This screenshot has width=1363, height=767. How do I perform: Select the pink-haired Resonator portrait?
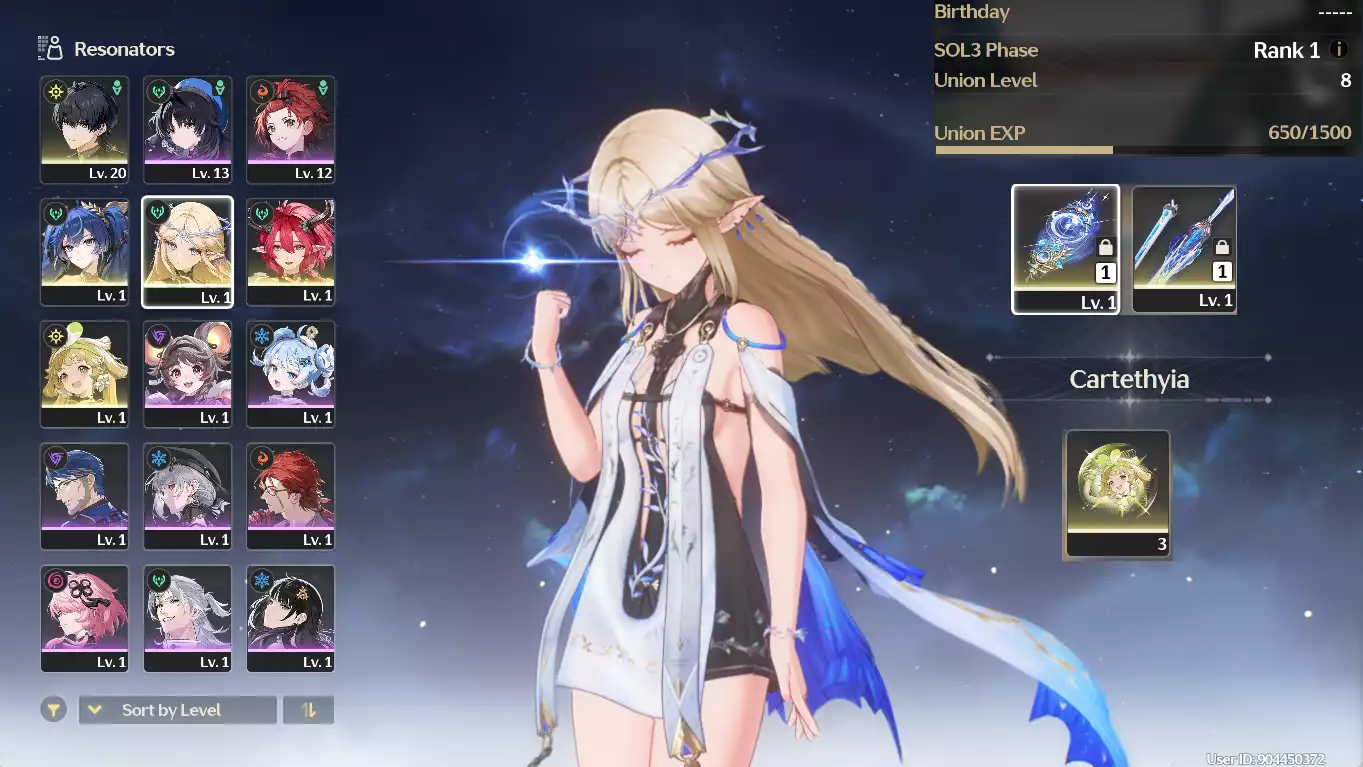[85, 618]
